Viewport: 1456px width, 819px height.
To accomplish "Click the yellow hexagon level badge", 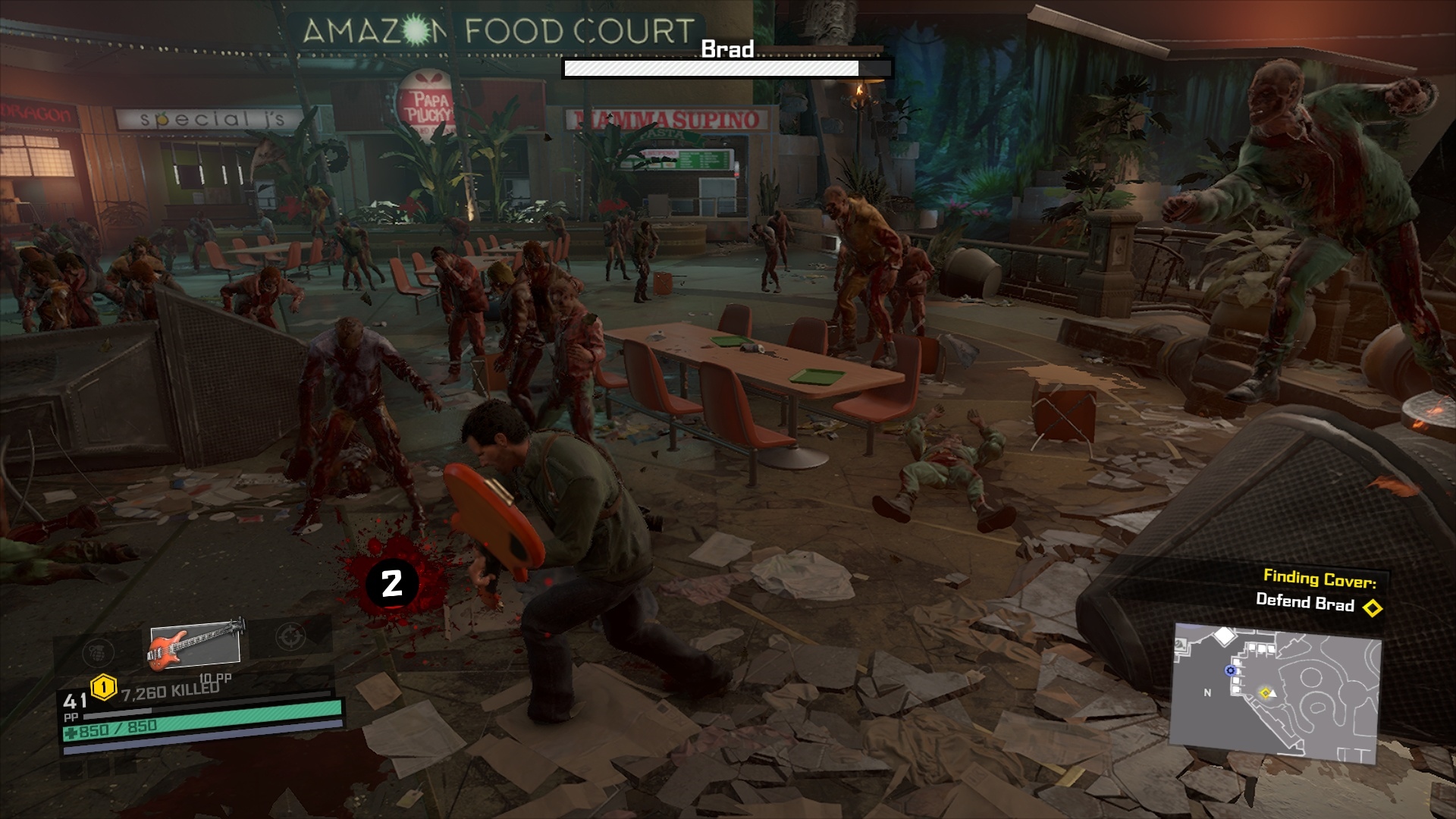I will point(103,688).
